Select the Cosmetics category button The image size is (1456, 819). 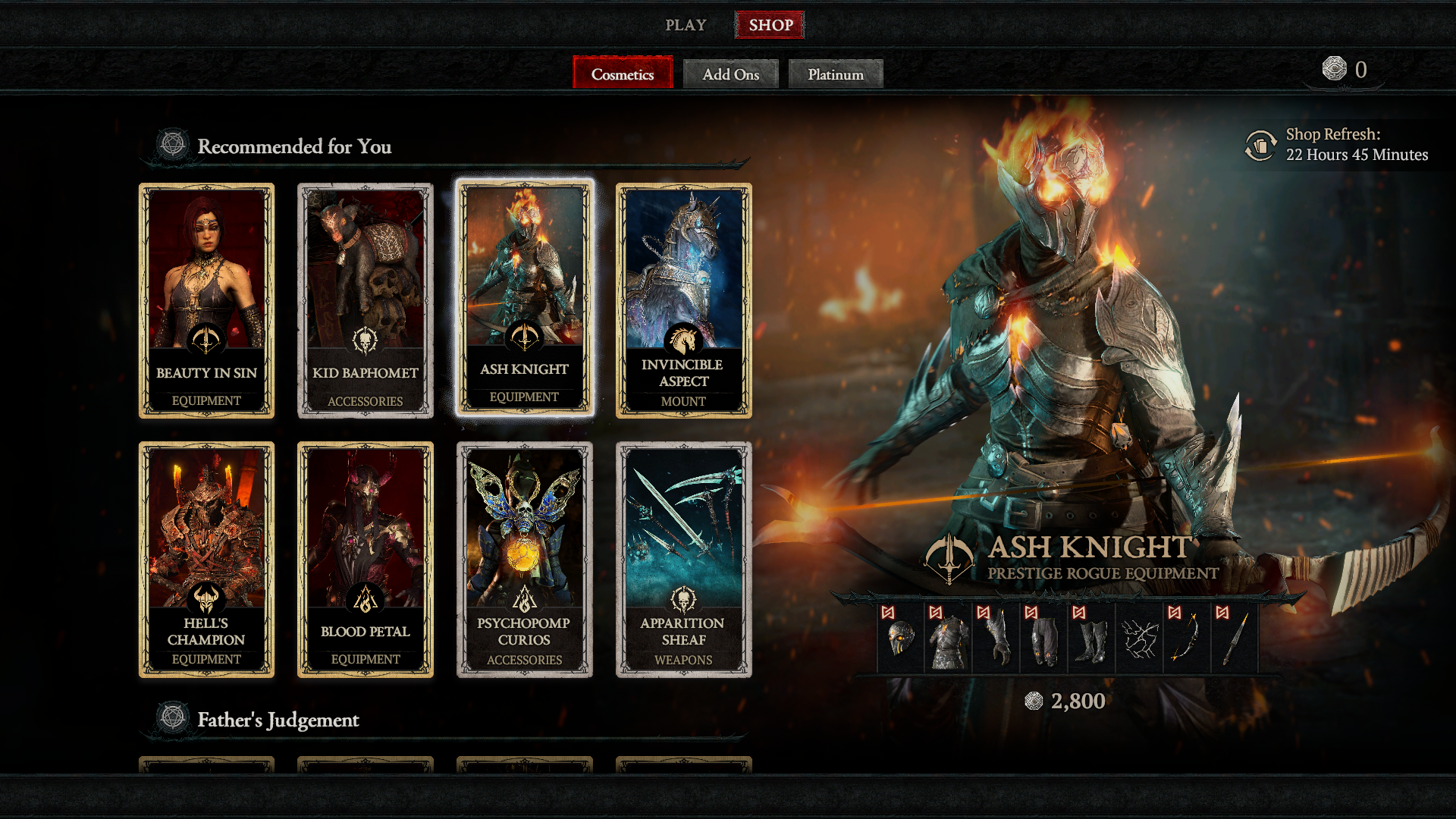click(x=622, y=74)
